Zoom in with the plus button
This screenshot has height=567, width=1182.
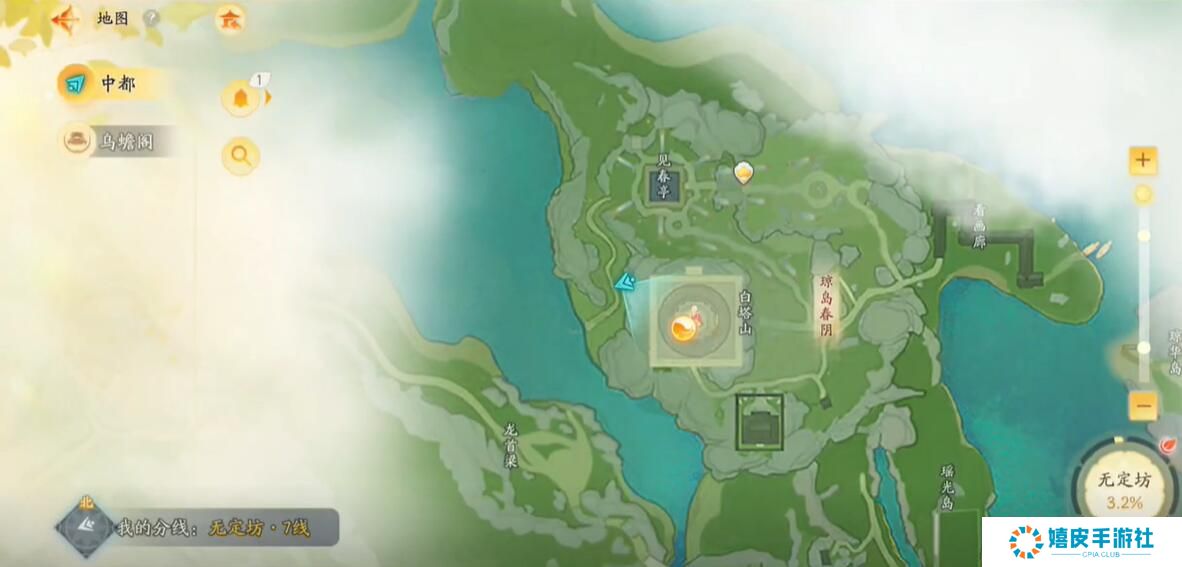[x=1143, y=160]
